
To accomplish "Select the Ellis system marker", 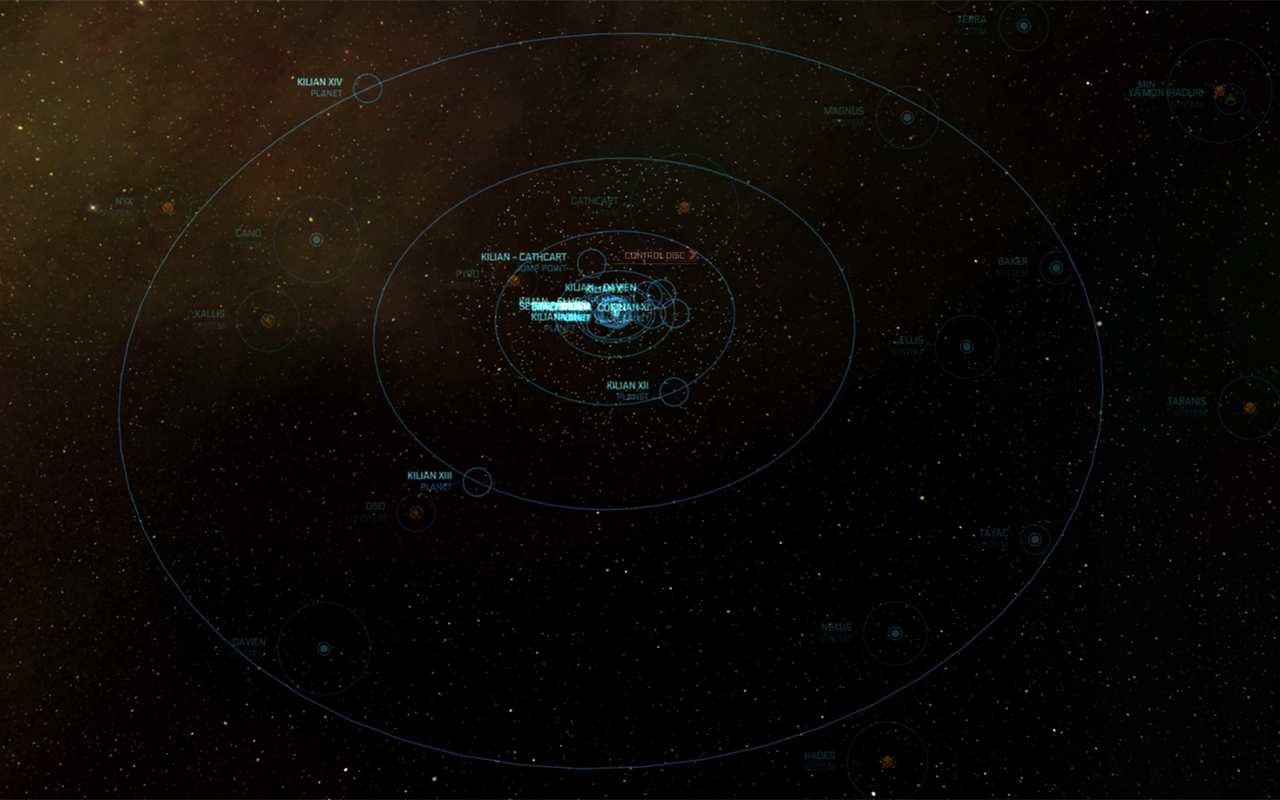I will tap(966, 347).
